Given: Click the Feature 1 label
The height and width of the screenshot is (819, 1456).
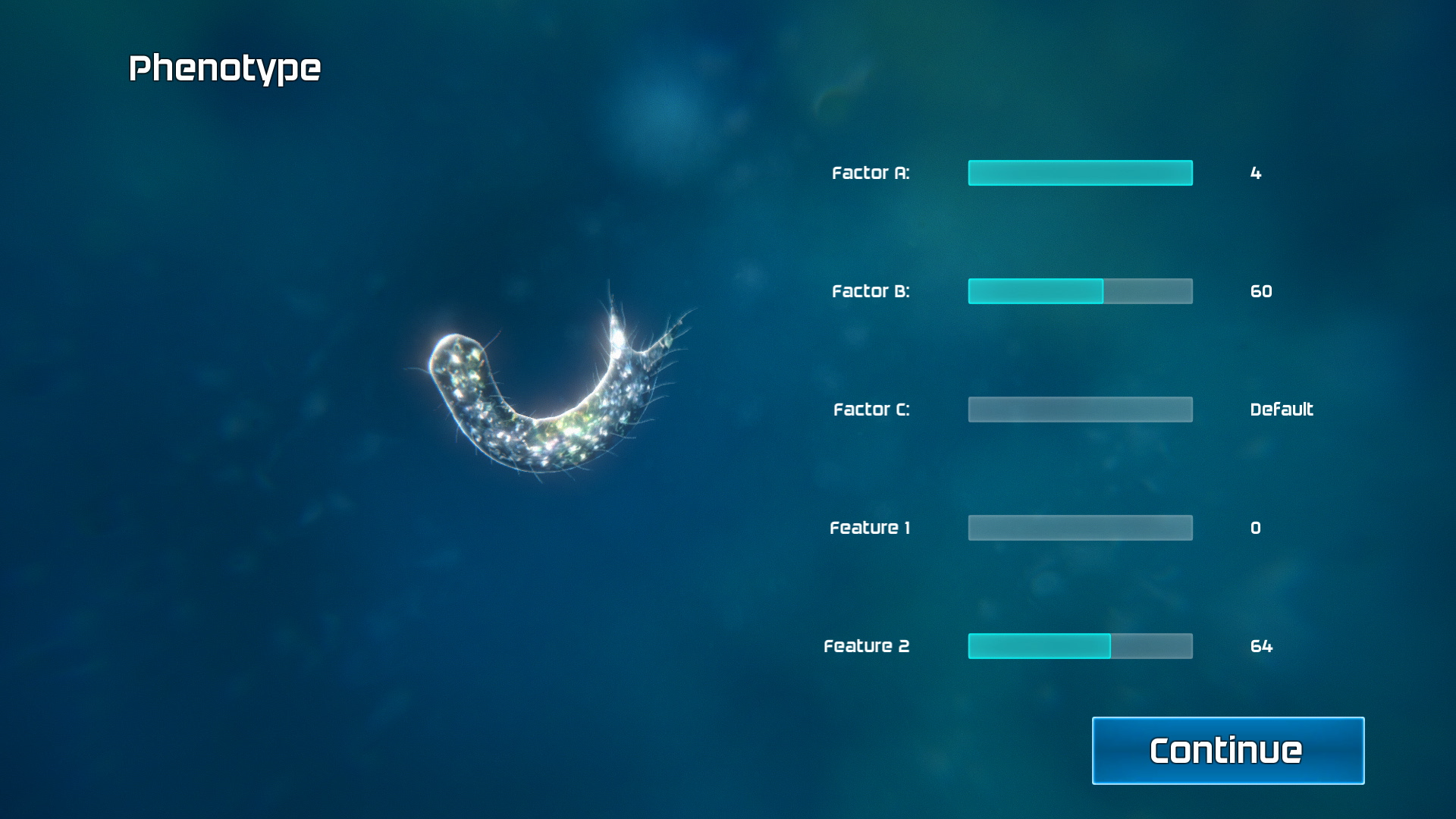Looking at the screenshot, I should [870, 527].
